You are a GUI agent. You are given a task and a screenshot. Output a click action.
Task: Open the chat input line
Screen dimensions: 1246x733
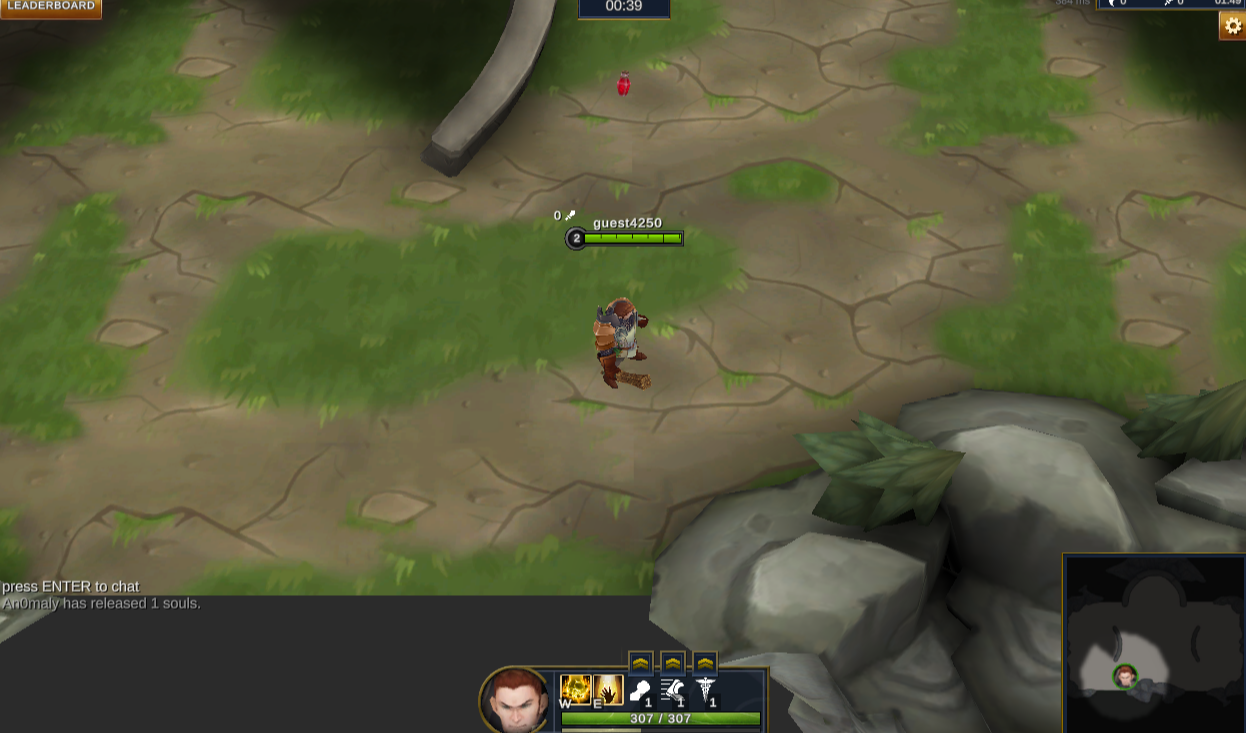[71, 587]
